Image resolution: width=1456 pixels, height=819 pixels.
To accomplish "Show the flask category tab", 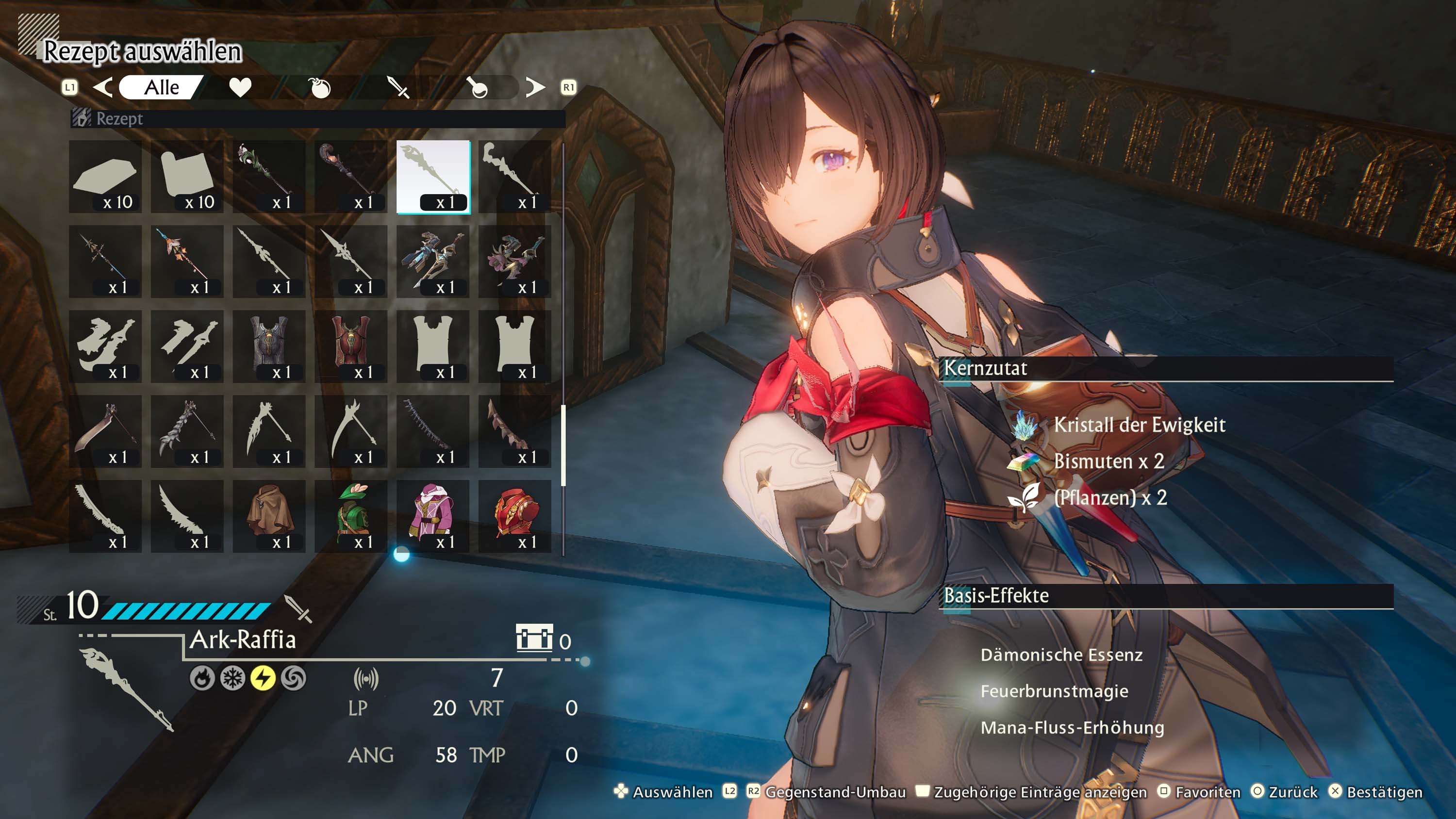I will [x=478, y=88].
